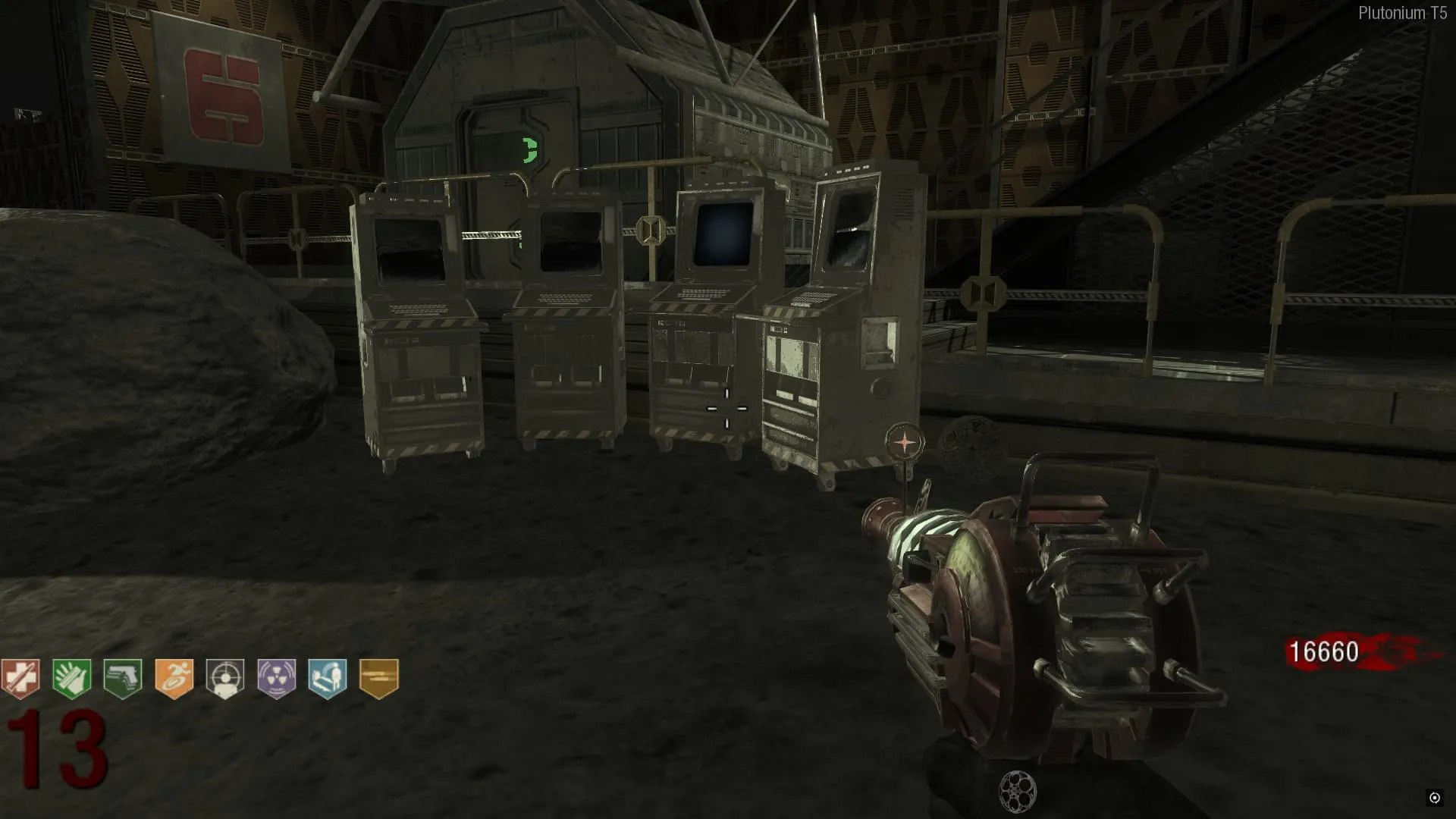The image size is (1456, 819).
Task: Click the blue Quick Revive perk icon
Action: click(328, 677)
